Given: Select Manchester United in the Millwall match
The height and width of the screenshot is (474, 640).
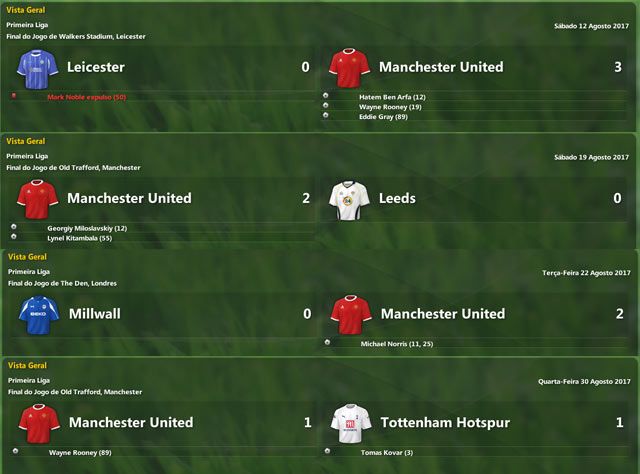Looking at the screenshot, I should (x=442, y=314).
